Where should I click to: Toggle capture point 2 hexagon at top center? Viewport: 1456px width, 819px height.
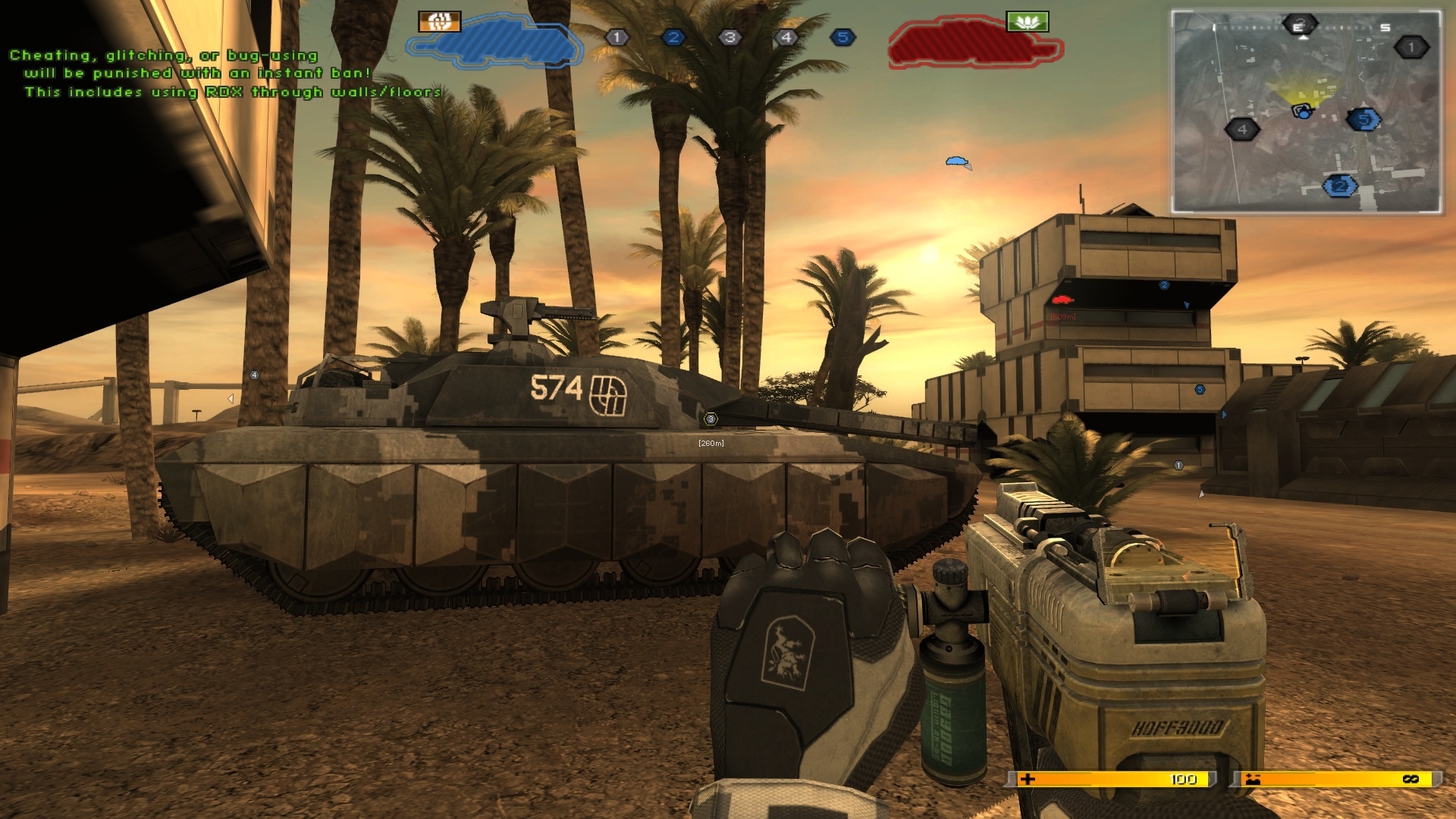(673, 36)
